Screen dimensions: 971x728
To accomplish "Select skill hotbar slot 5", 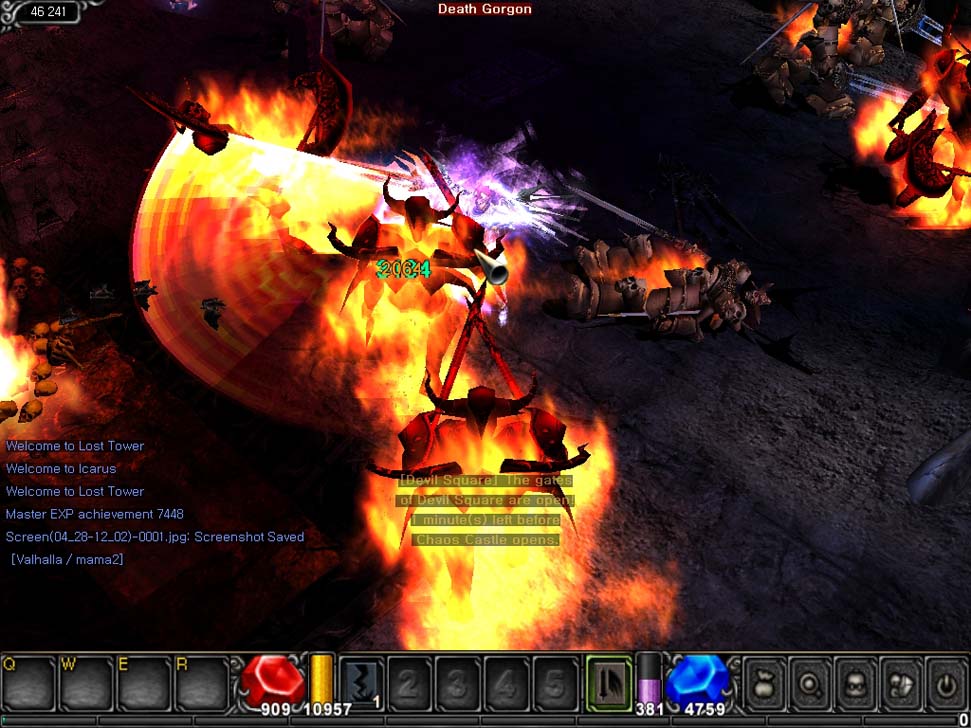I will [554, 683].
